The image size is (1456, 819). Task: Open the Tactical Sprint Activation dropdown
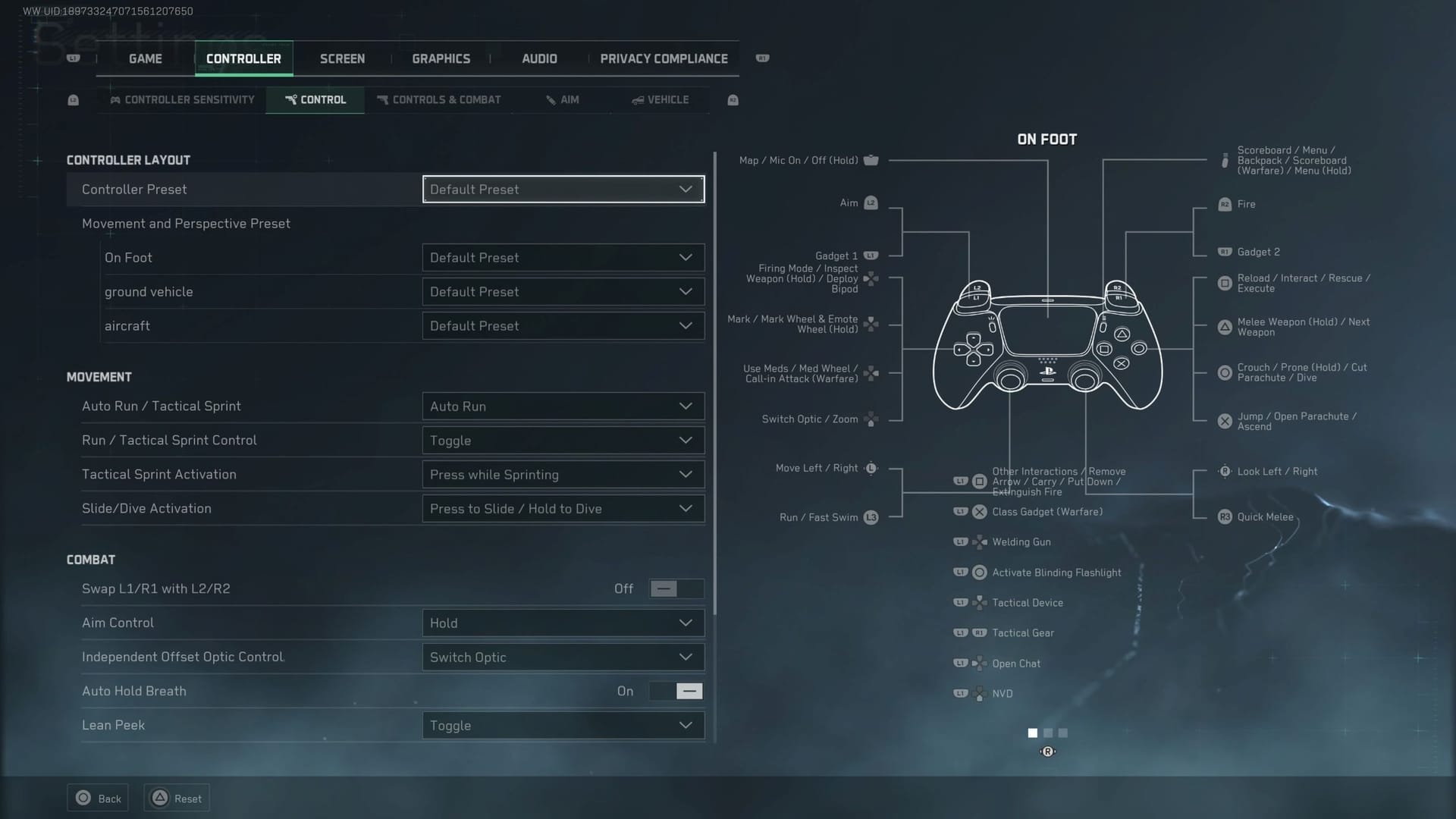562,474
